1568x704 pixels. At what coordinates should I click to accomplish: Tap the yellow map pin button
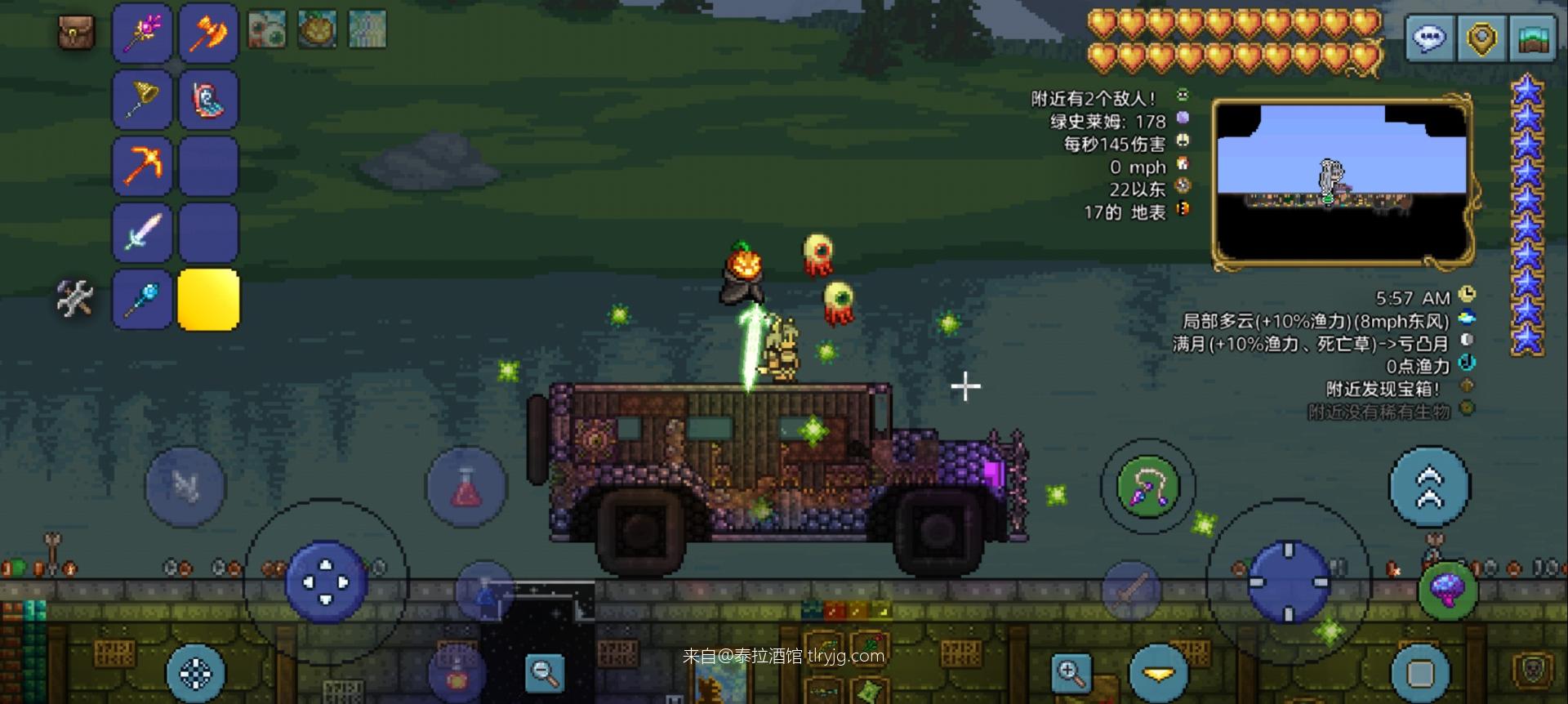[x=1481, y=38]
